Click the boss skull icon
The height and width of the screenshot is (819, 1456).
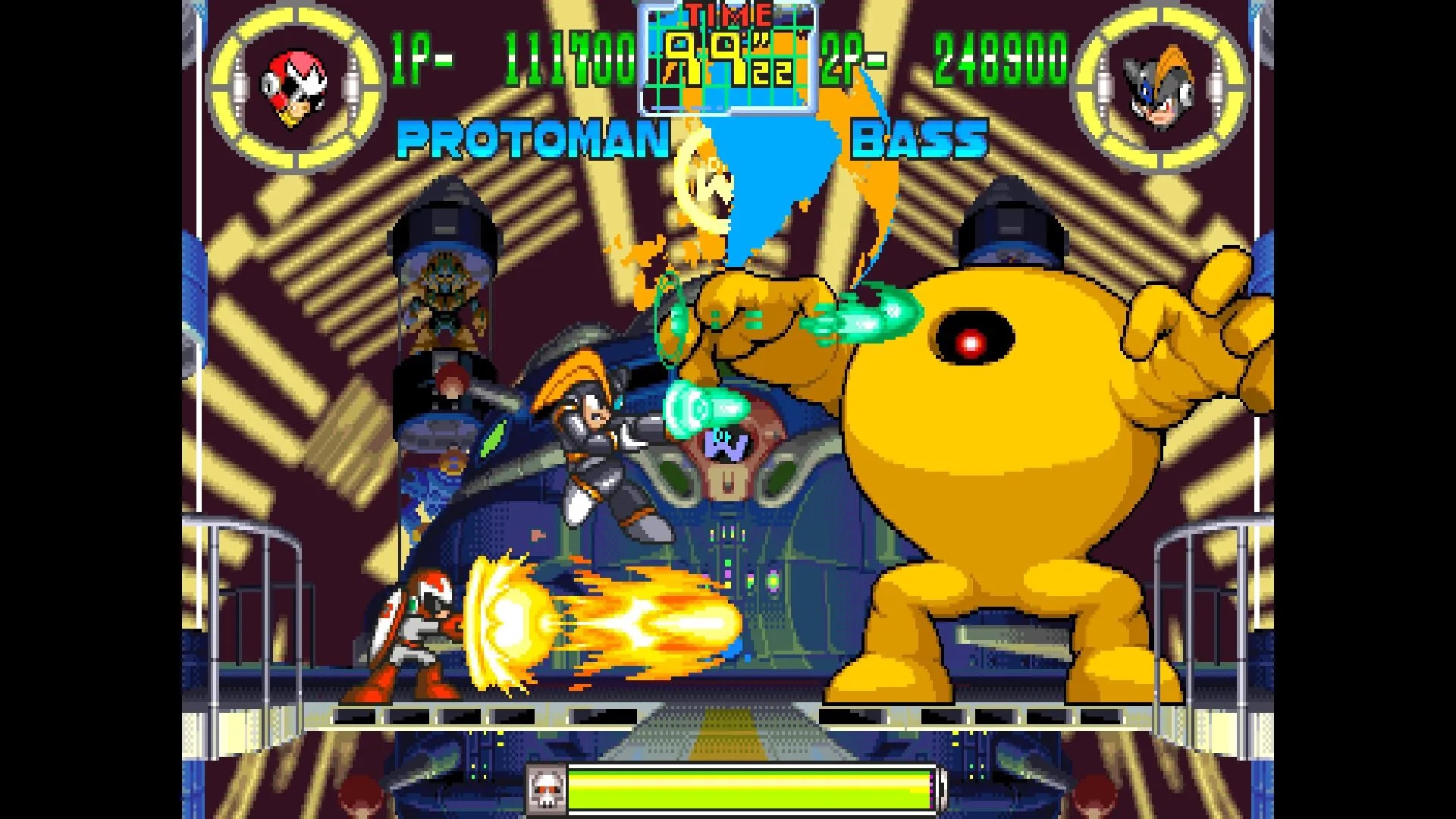pyautogui.click(x=544, y=790)
